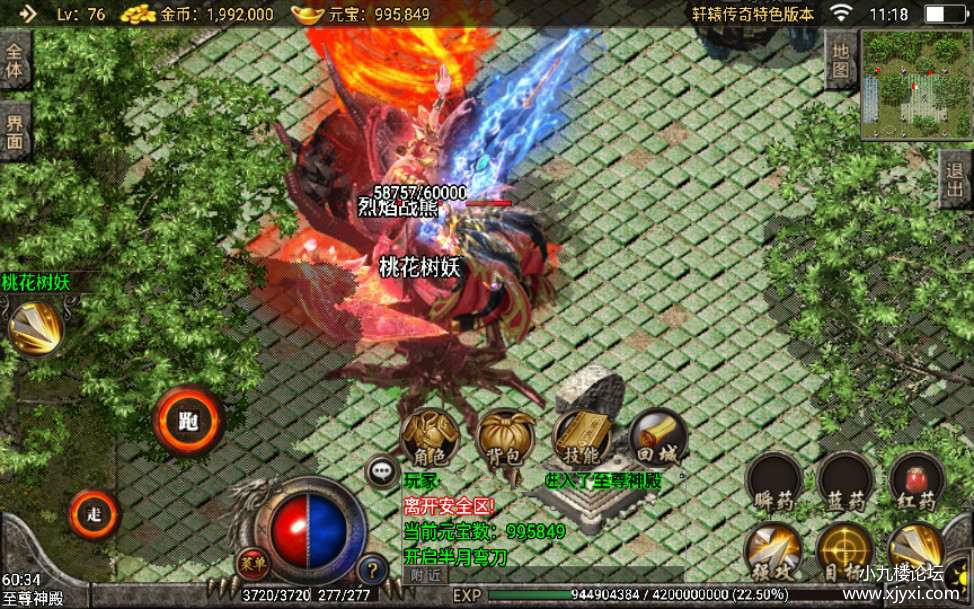Open the chat speech bubble
Image resolution: width=974 pixels, height=609 pixels.
tap(382, 470)
